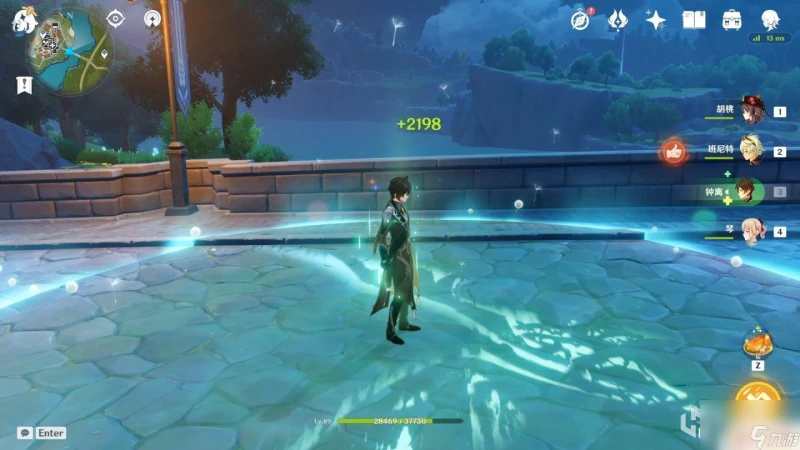Open the quest banner exclamation icon

tap(22, 85)
